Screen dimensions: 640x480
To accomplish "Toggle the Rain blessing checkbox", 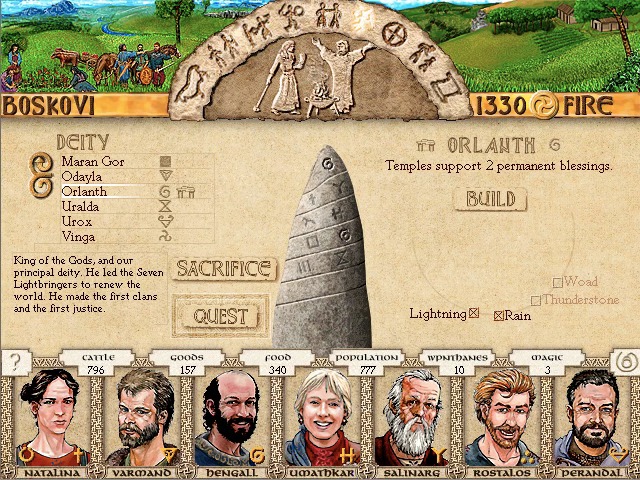I will point(499,316).
